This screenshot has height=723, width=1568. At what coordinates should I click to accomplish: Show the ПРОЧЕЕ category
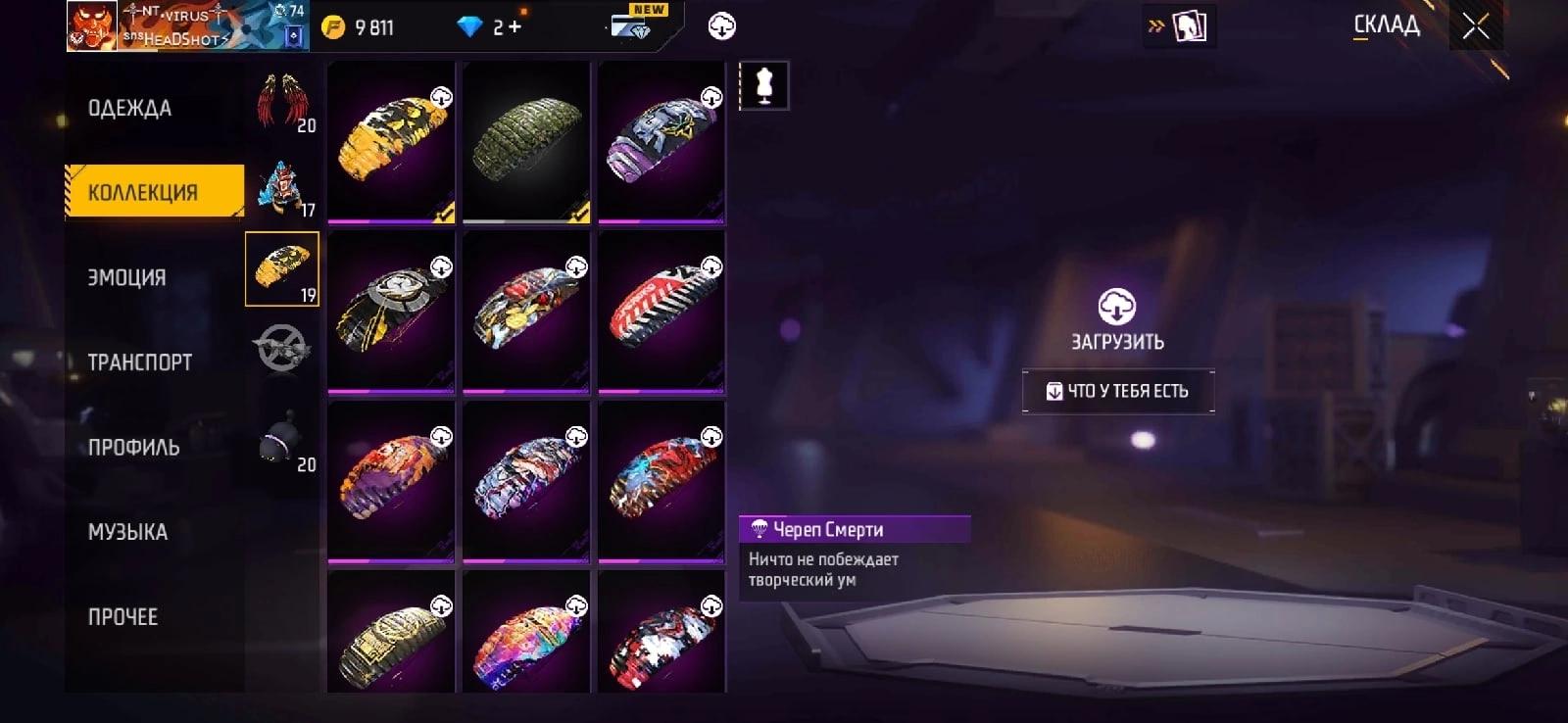click(123, 617)
